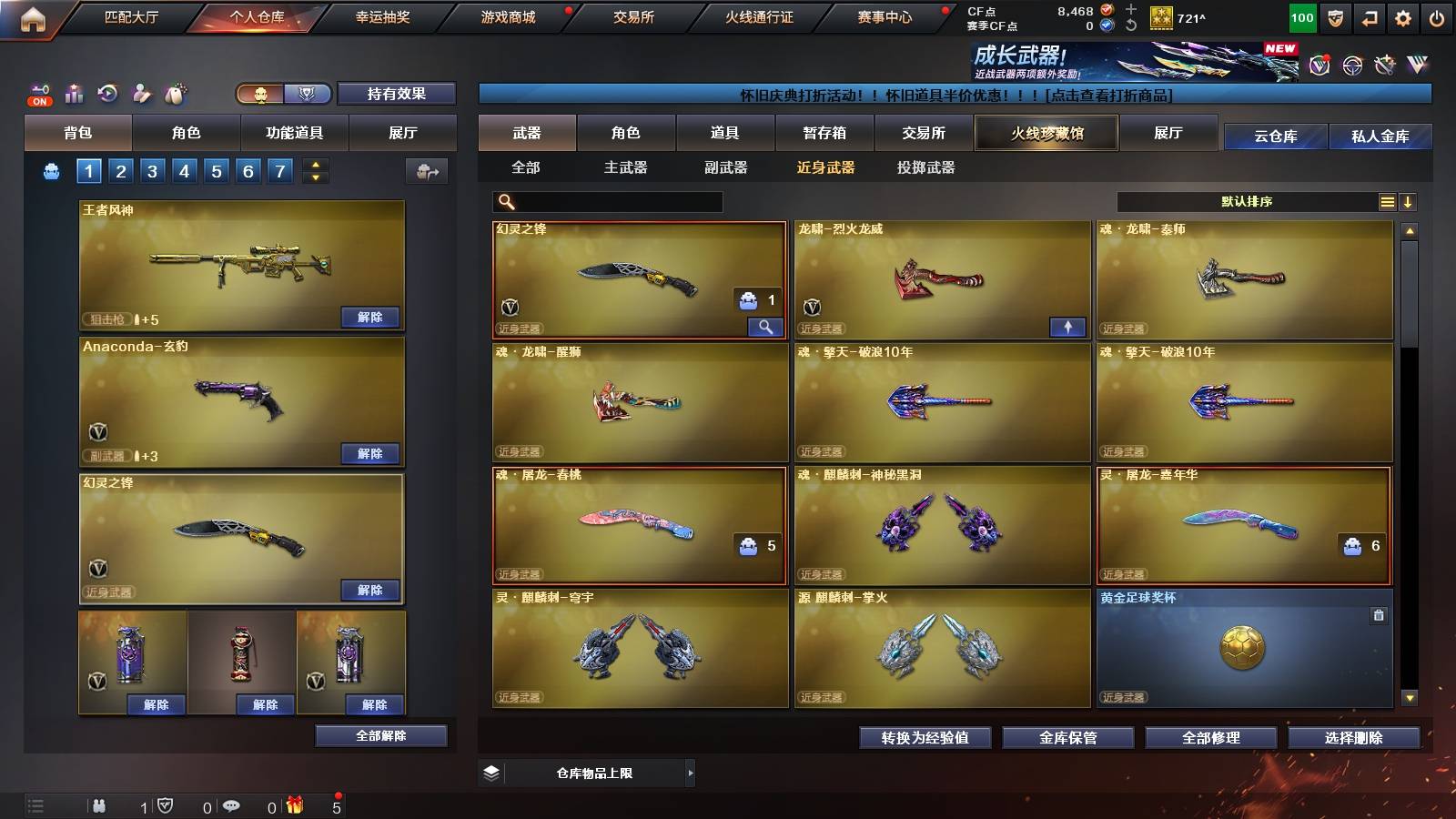Click the trash icon on 黄金足球奖杯 card
Viewport: 1456px width, 819px height.
click(1380, 615)
